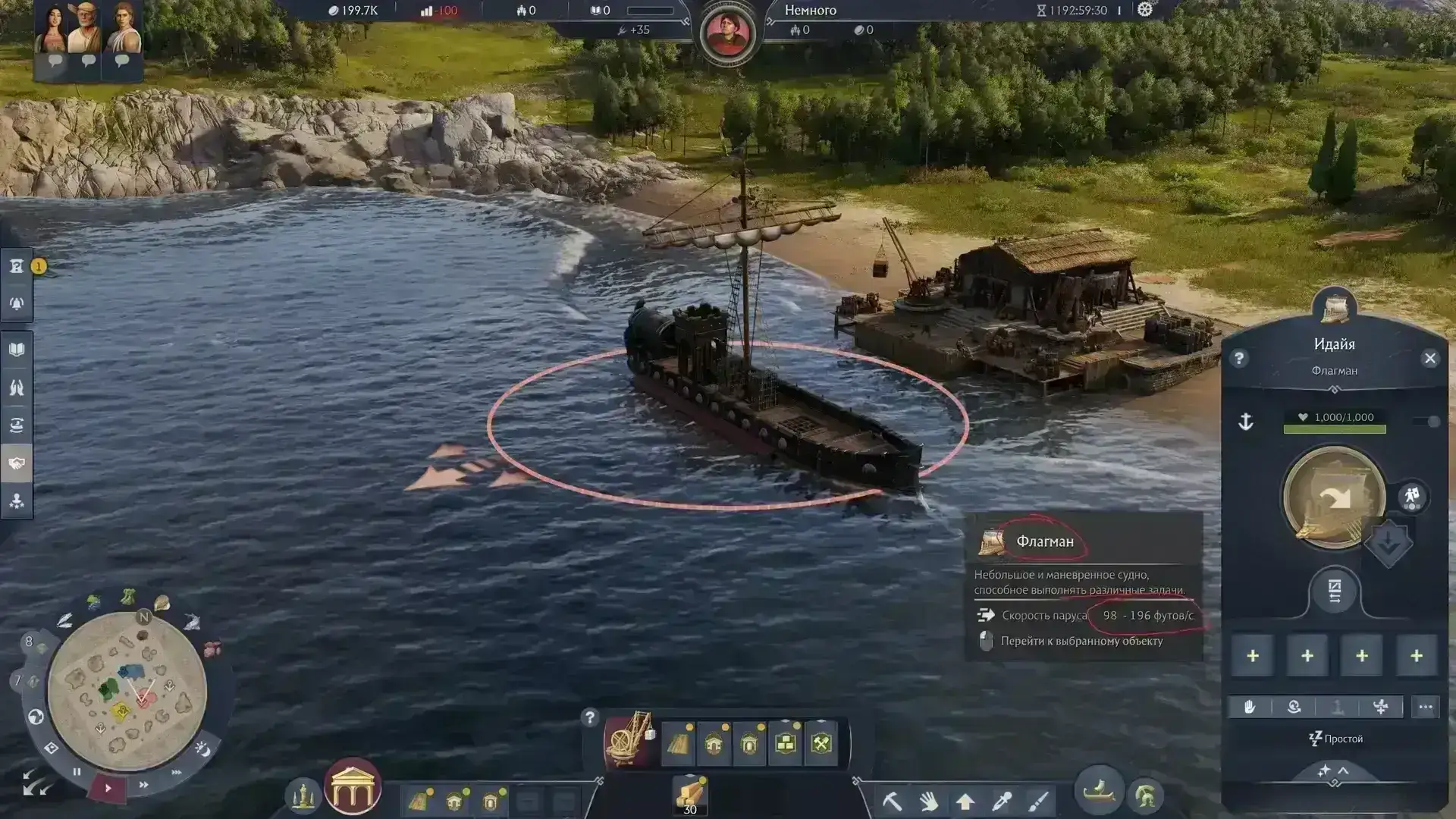Image resolution: width=1456 pixels, height=819 pixels.
Task: Select the eyedropper copy tool
Action: pos(1002,801)
